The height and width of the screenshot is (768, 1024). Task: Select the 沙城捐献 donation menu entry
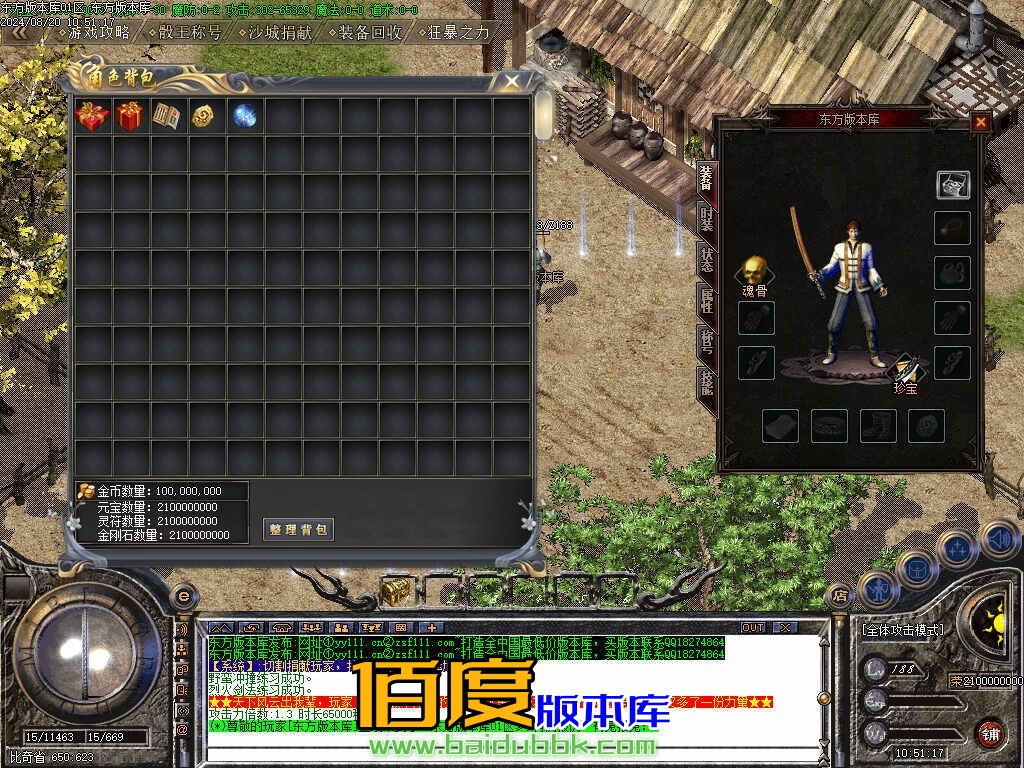click(x=279, y=31)
